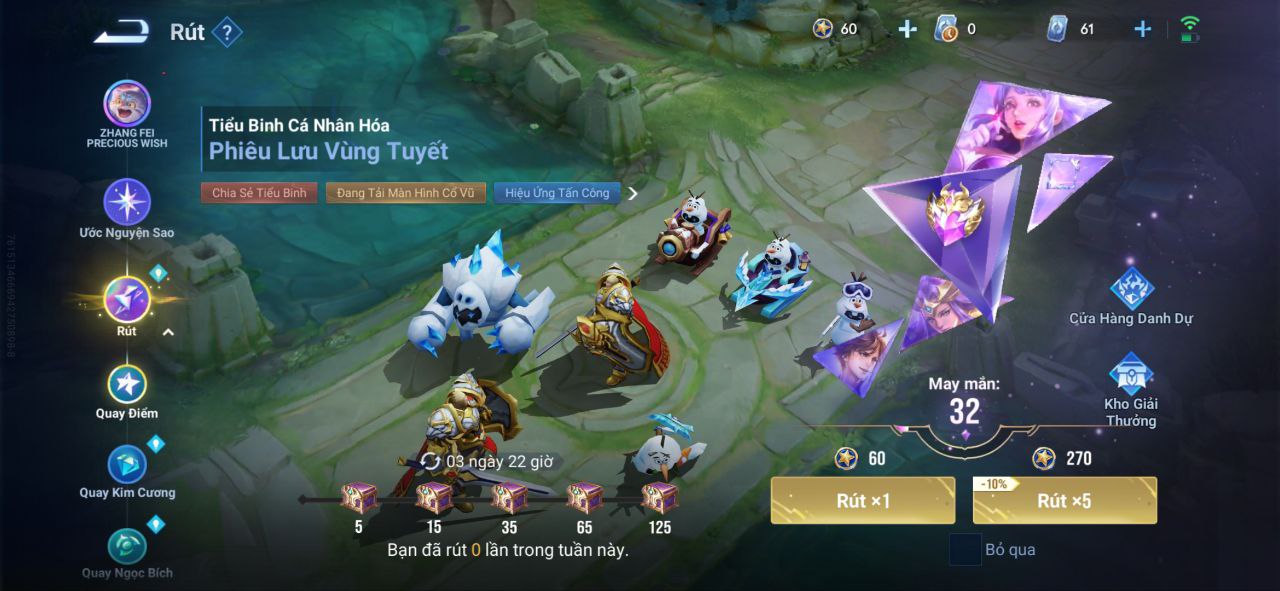Draw five times with Rút ×5
The width and height of the screenshot is (1280, 591).
click(x=1064, y=500)
